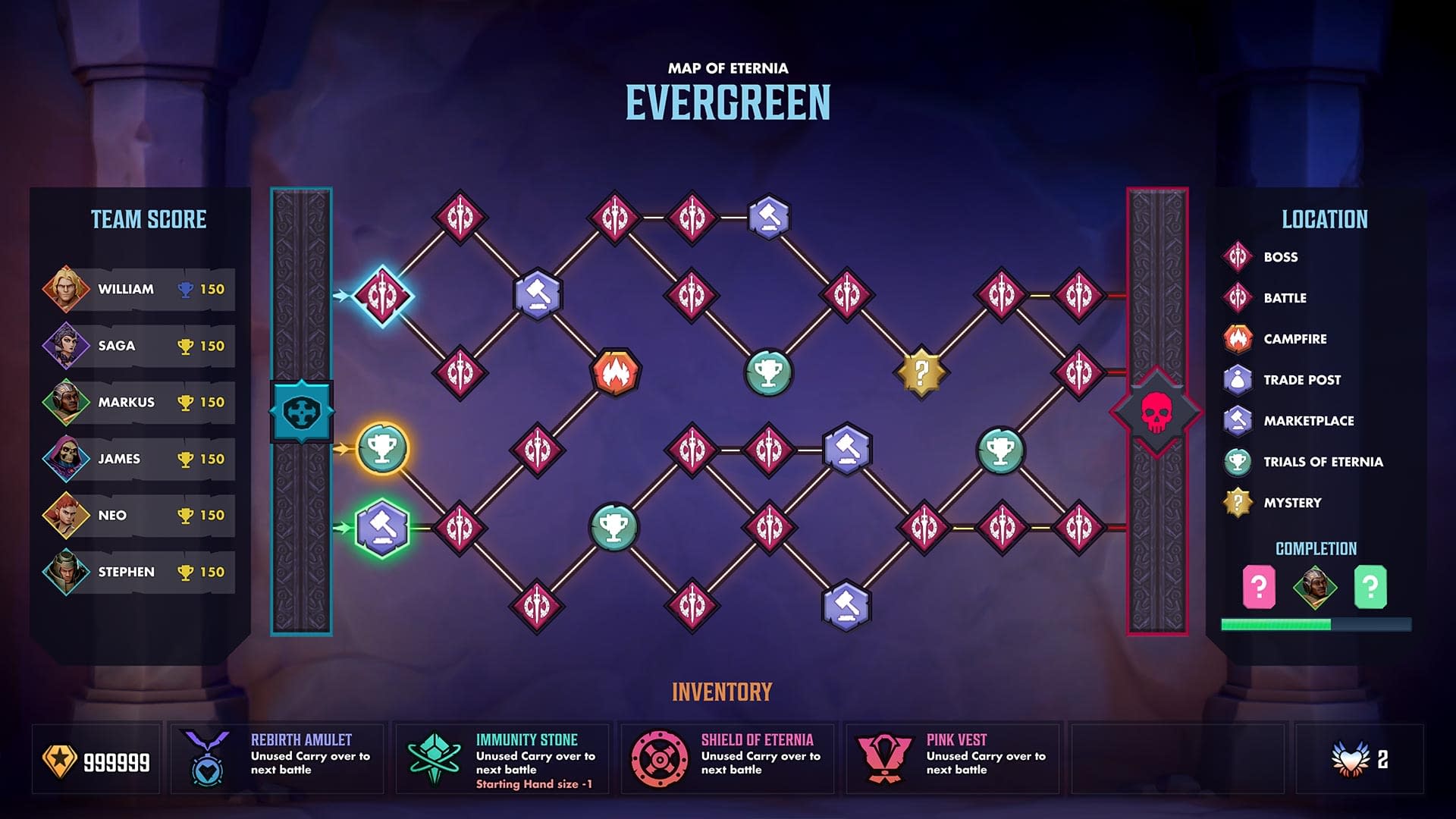Pick the green-glowing Marketplace starting node
Screen dimensions: 1456x819
pyautogui.click(x=382, y=527)
